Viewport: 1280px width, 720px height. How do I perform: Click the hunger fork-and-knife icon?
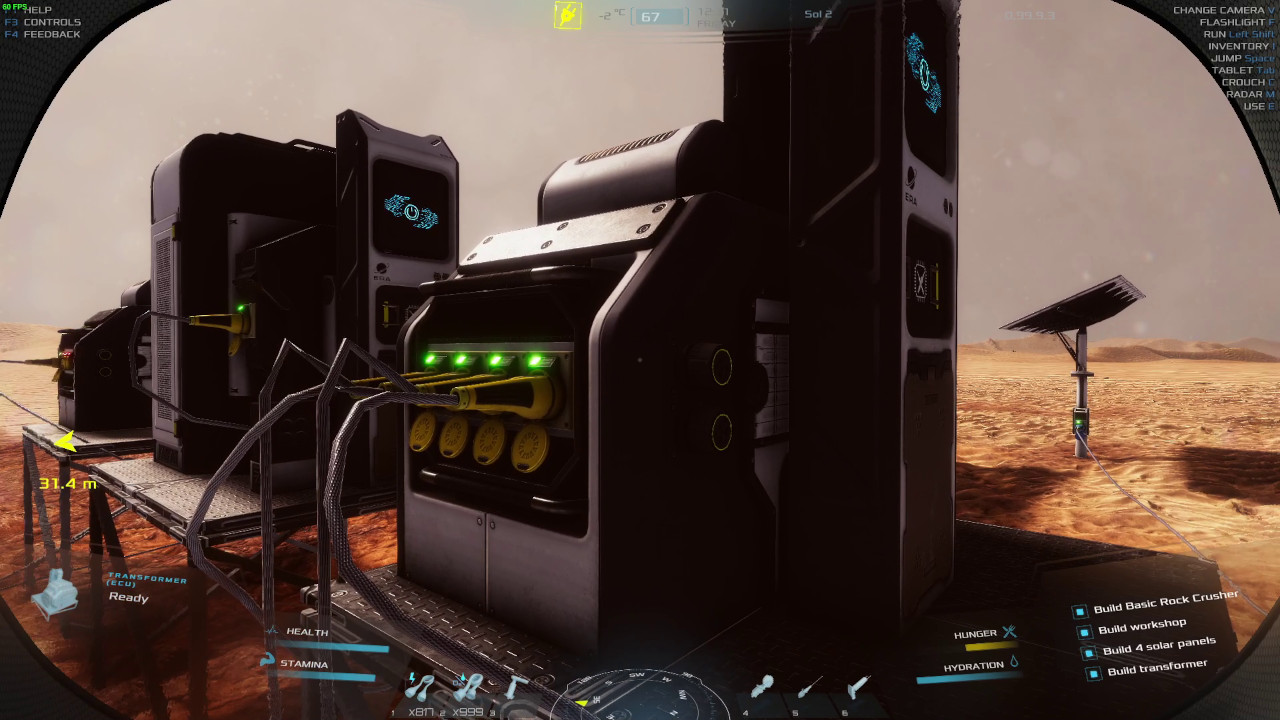tap(1012, 631)
